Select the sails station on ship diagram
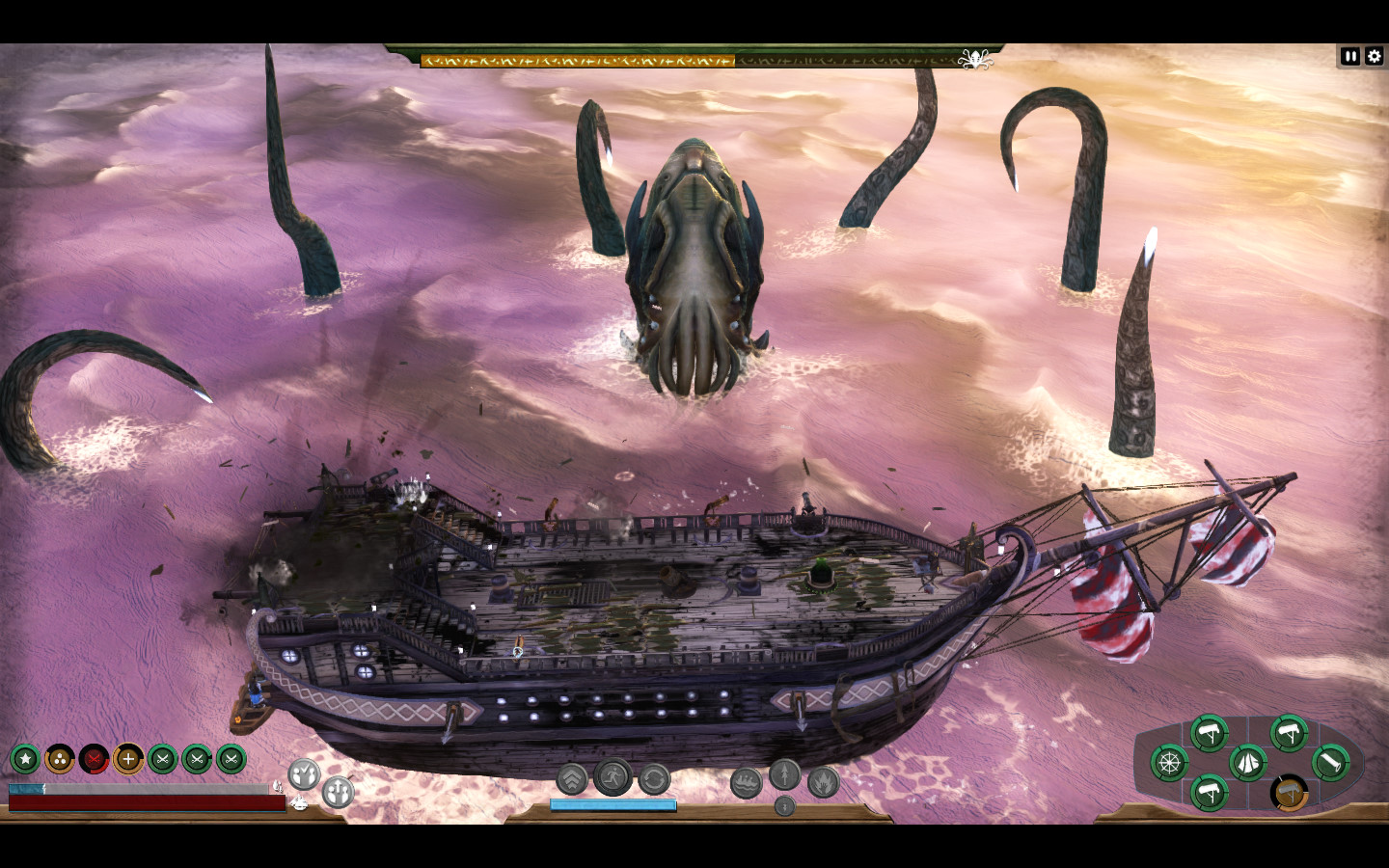Viewport: 1389px width, 868px height. point(1248,763)
